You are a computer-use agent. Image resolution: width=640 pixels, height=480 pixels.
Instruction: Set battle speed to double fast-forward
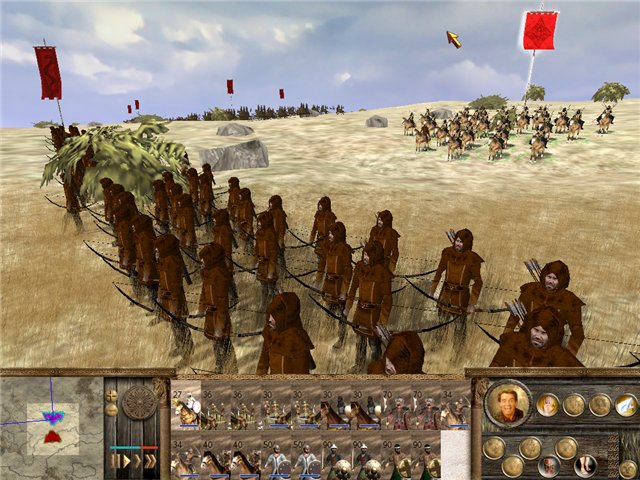click(x=138, y=461)
